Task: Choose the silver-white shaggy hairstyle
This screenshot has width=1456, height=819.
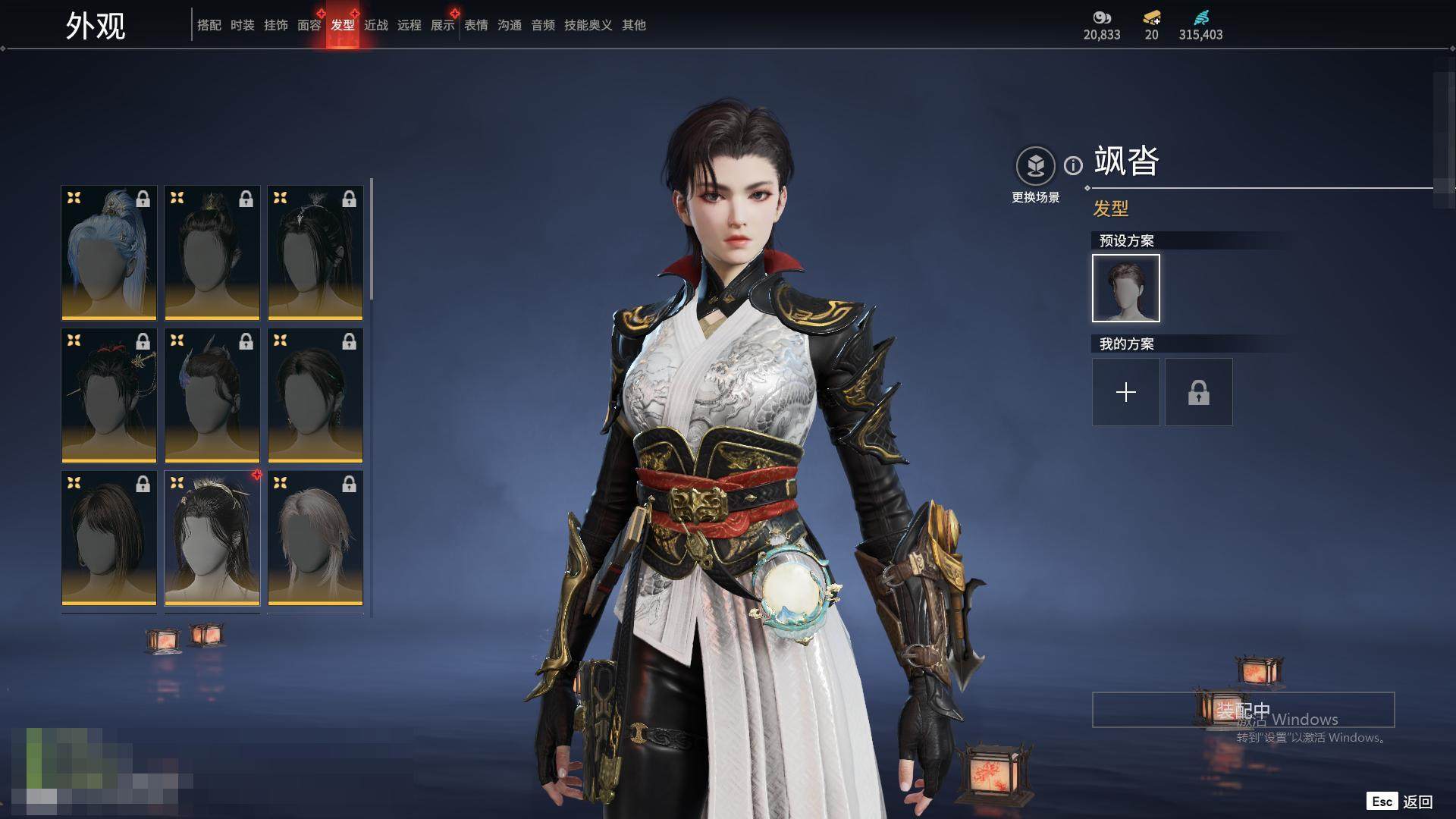Action: (x=315, y=538)
